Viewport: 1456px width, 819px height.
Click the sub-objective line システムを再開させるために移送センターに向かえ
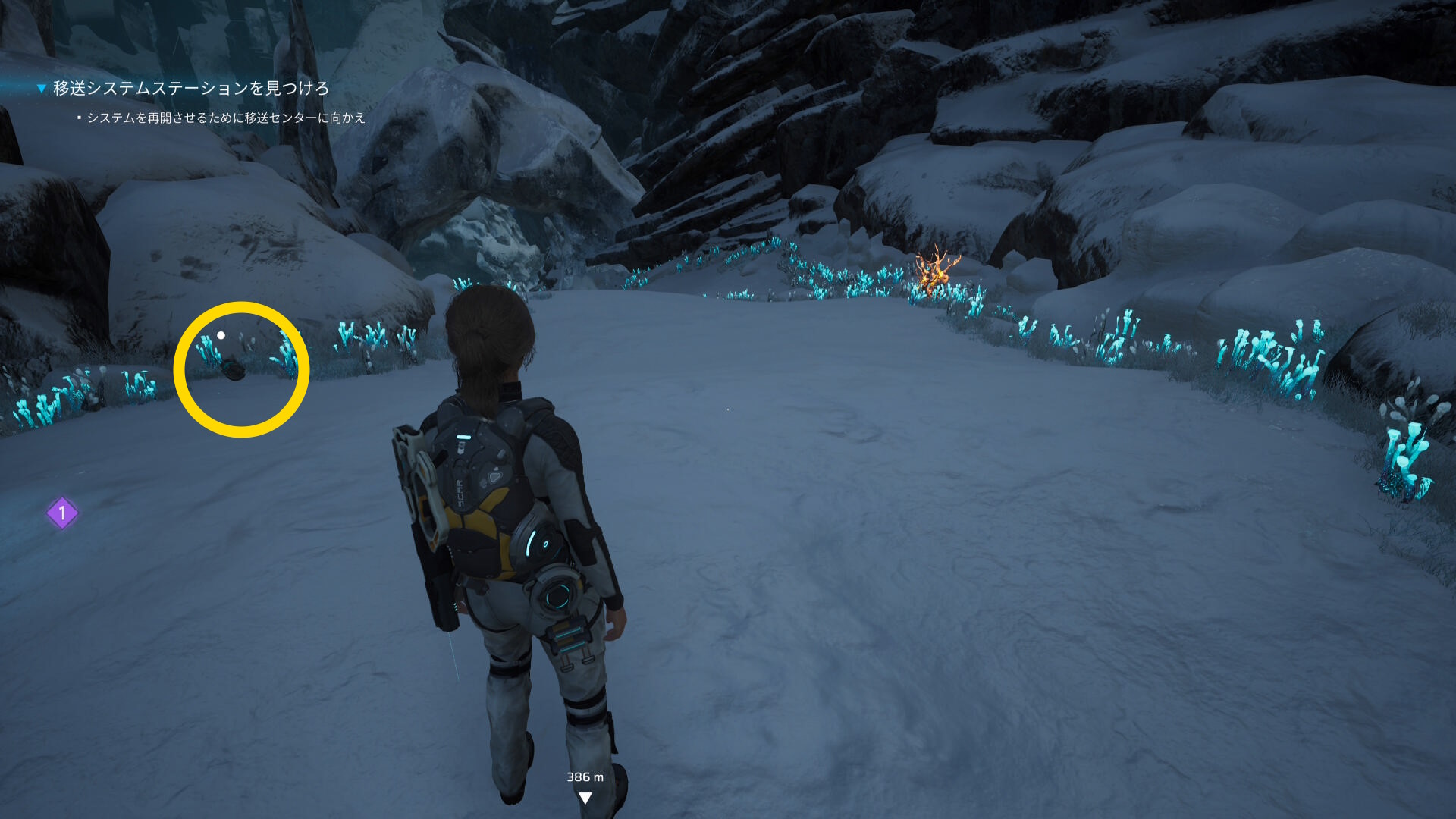click(x=225, y=118)
